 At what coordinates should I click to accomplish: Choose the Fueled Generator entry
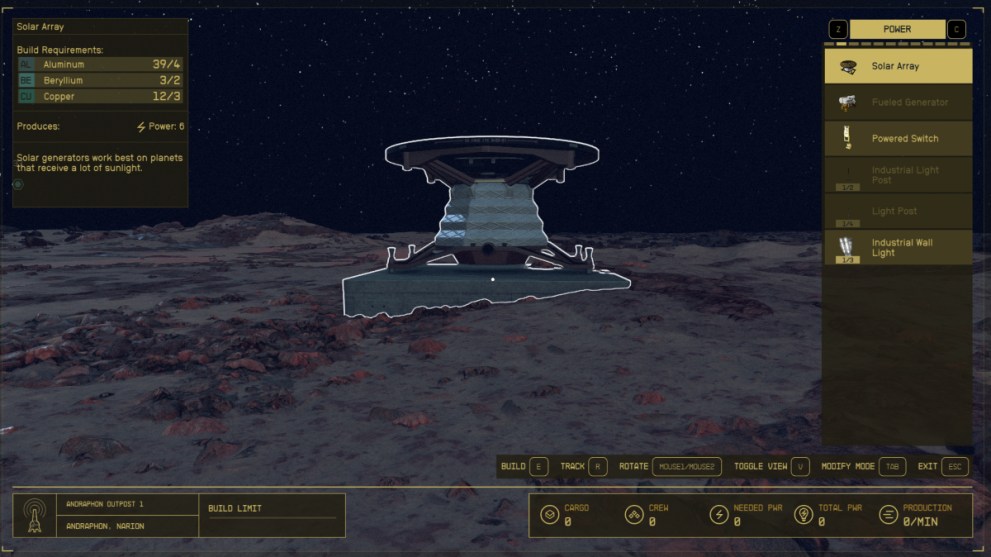pyautogui.click(x=897, y=102)
